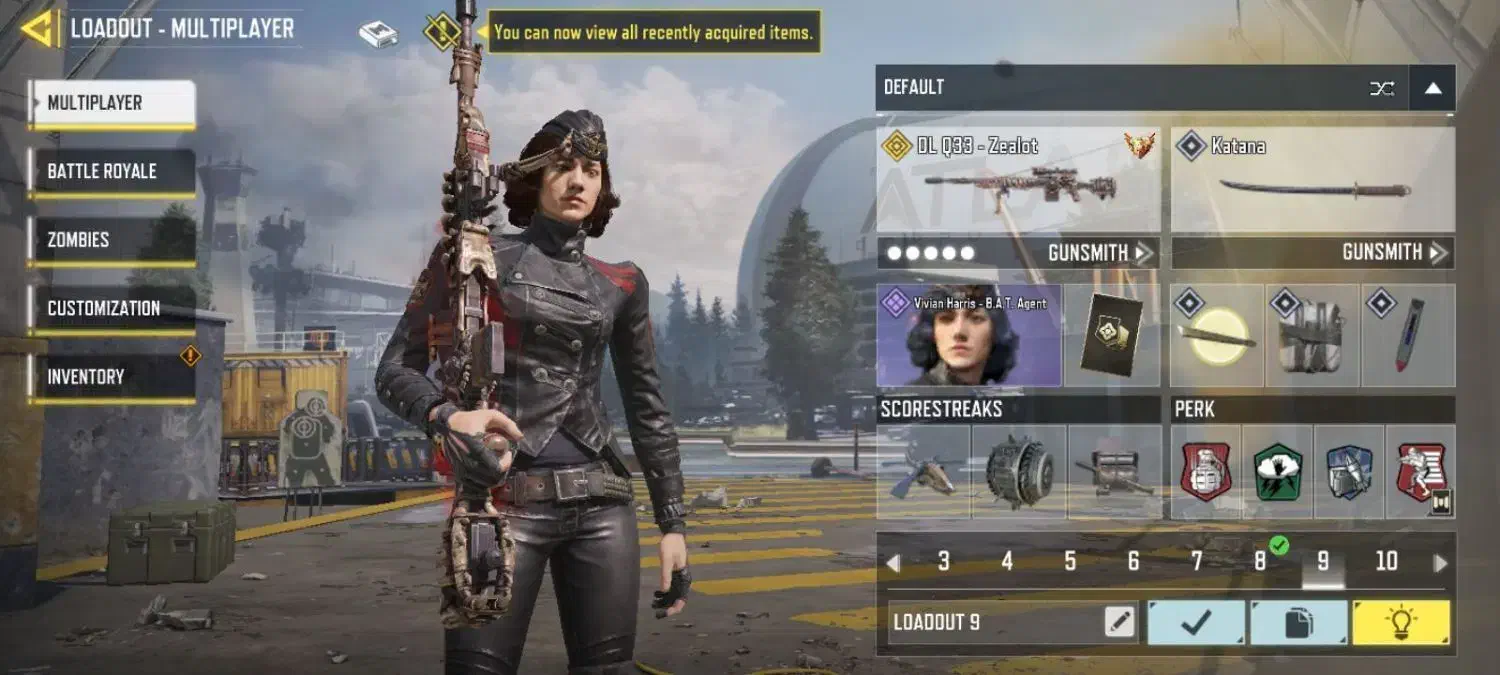Open the Inventory tab

pyautogui.click(x=110, y=377)
